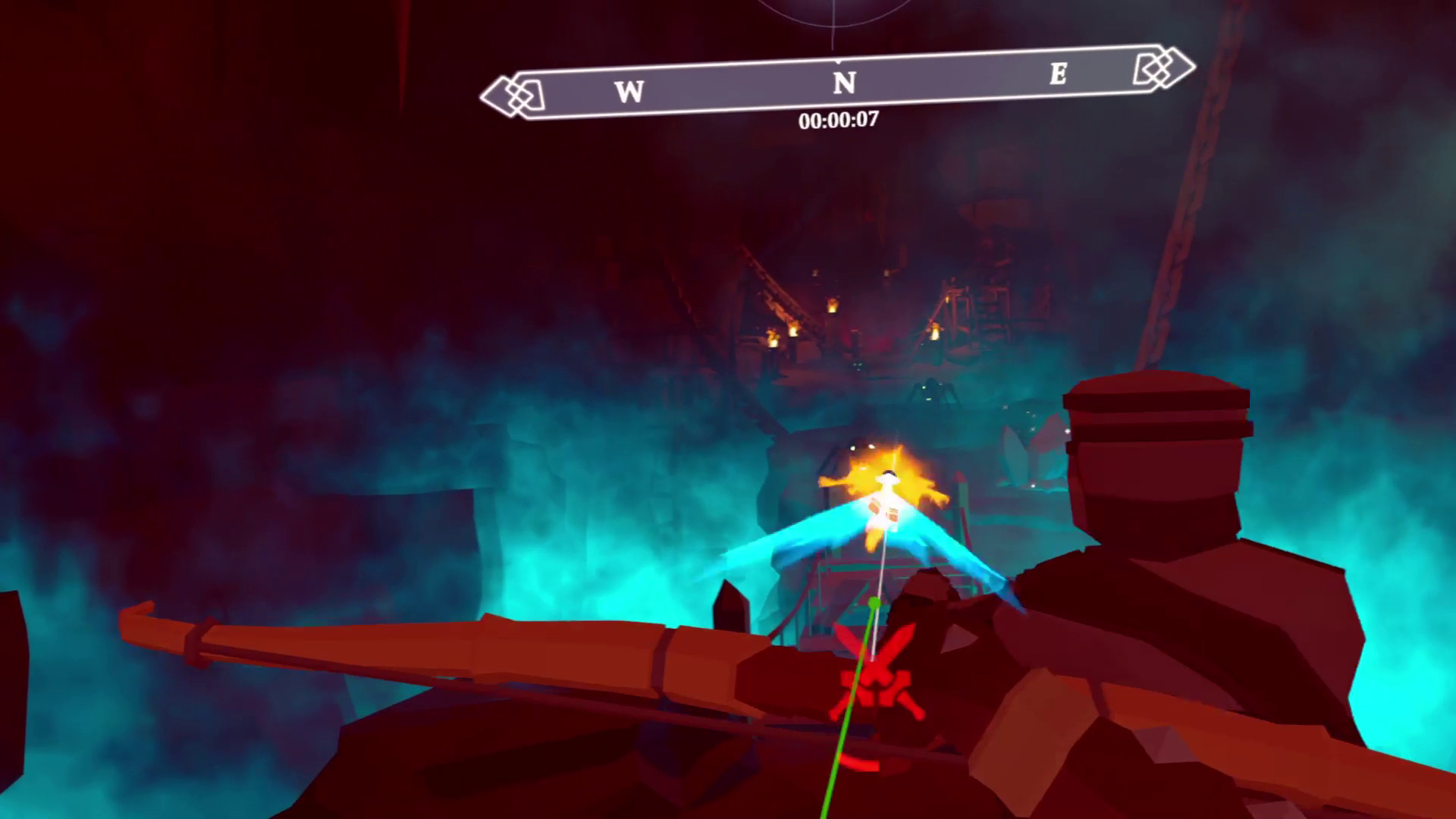Open details on the mission timer

840,119
